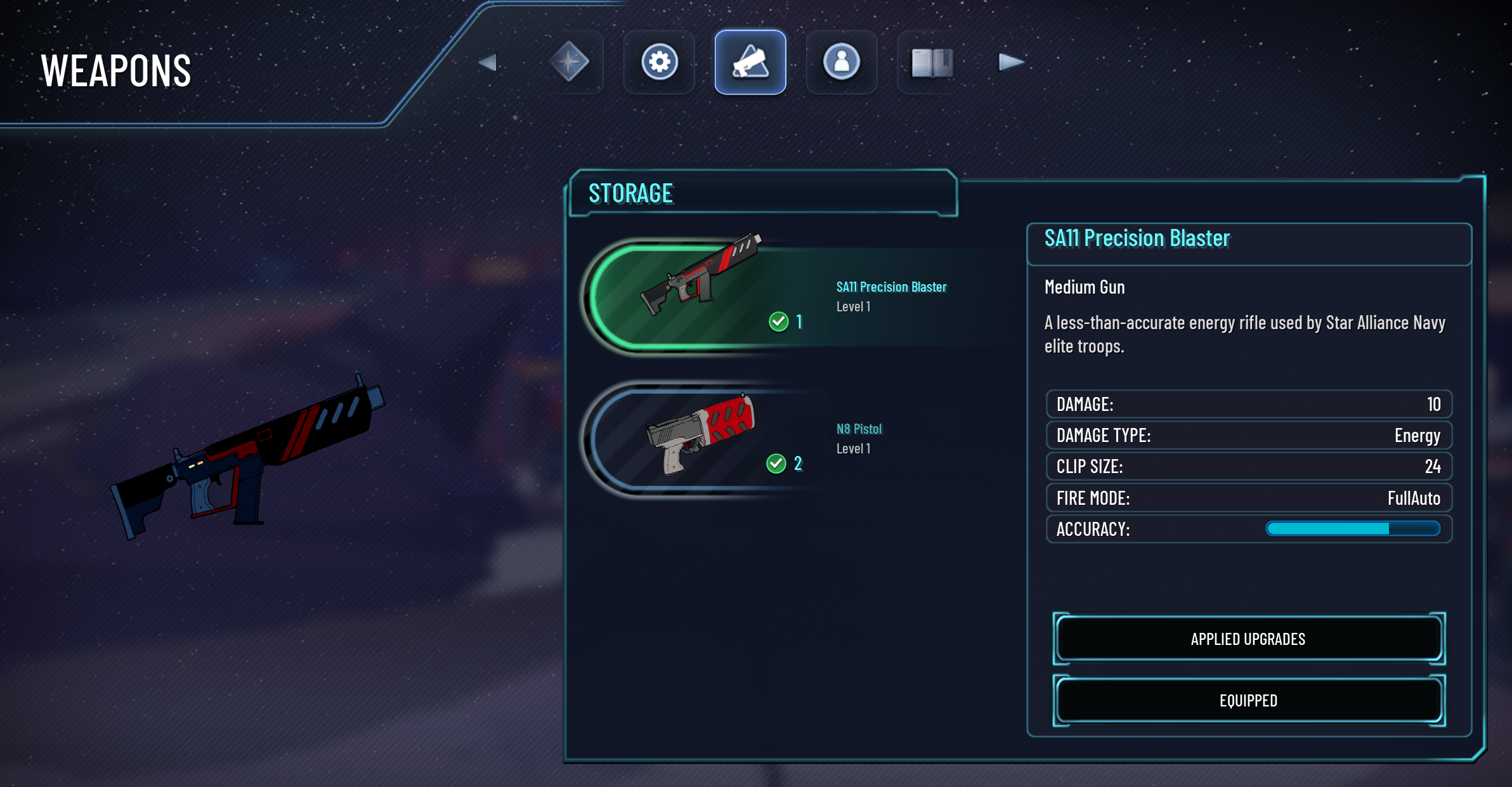Go to the next menu tab arrow
The image size is (1512, 787).
(1010, 62)
